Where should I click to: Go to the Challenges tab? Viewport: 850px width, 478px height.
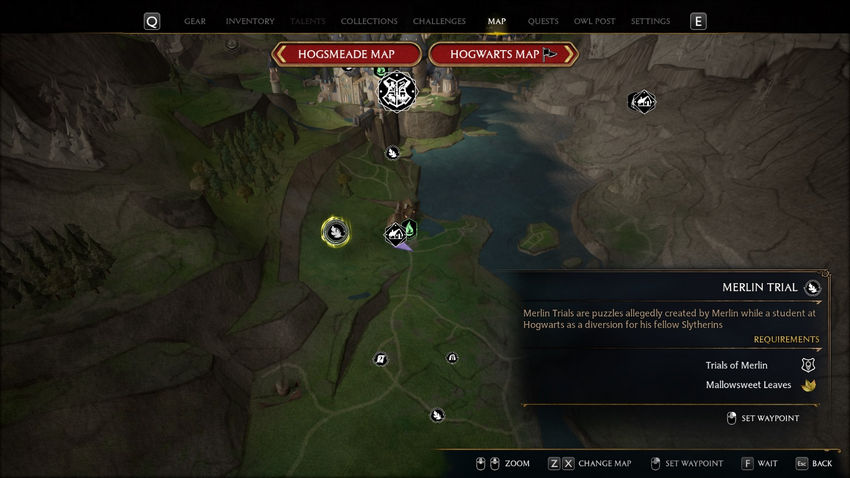tap(439, 21)
